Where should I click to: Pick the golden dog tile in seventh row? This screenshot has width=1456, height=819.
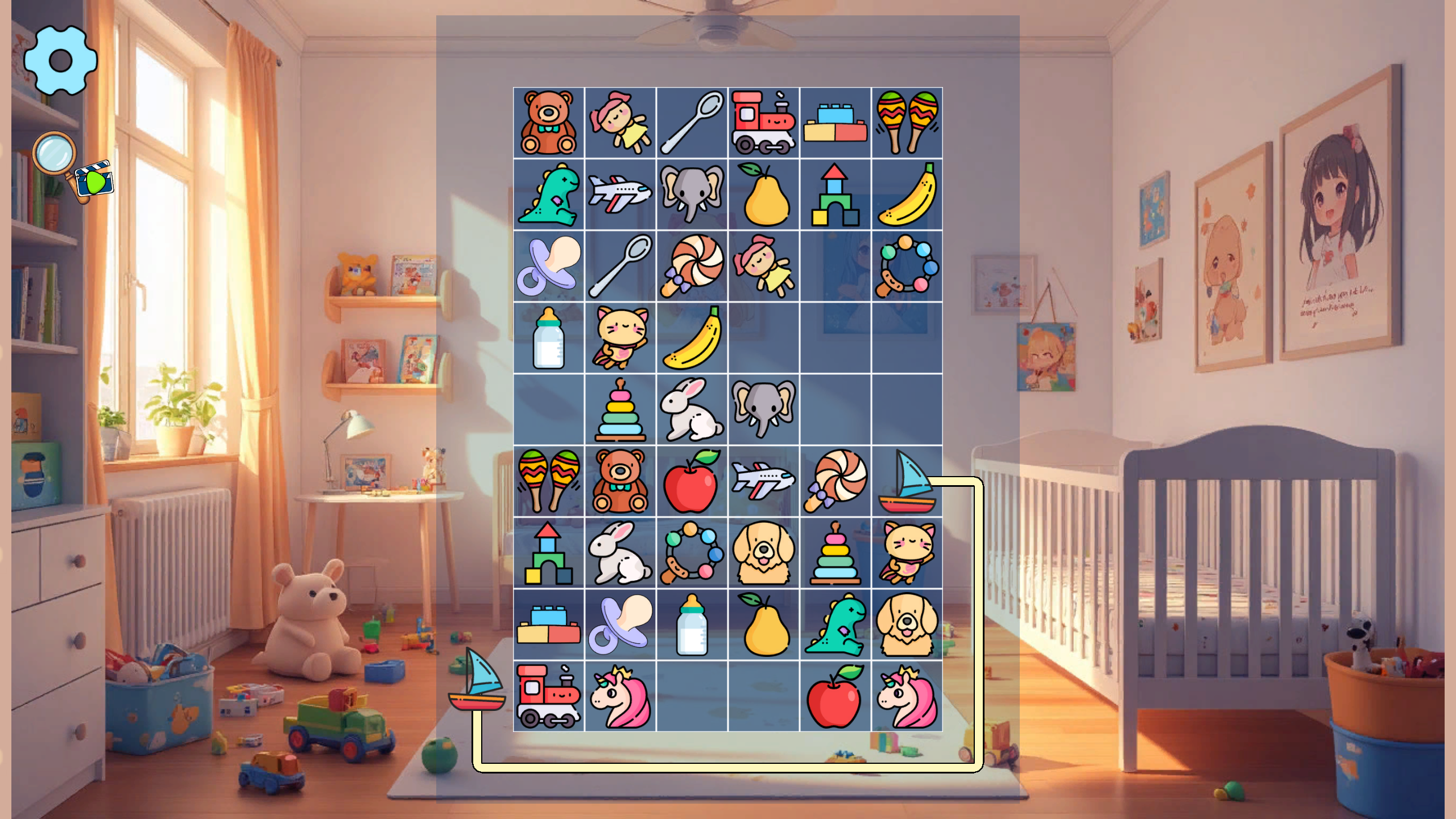click(763, 552)
